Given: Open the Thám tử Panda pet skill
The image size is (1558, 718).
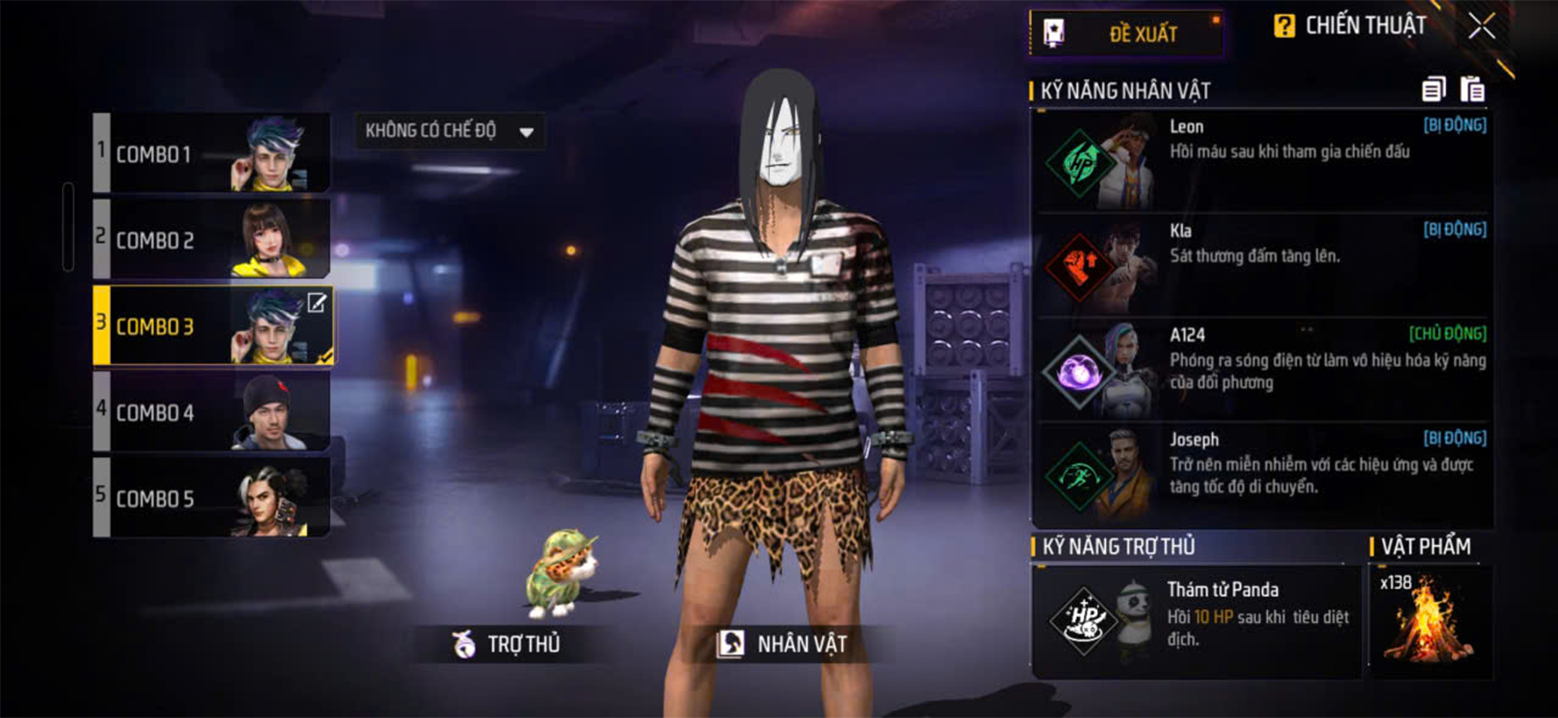Looking at the screenshot, I should point(1195,620).
